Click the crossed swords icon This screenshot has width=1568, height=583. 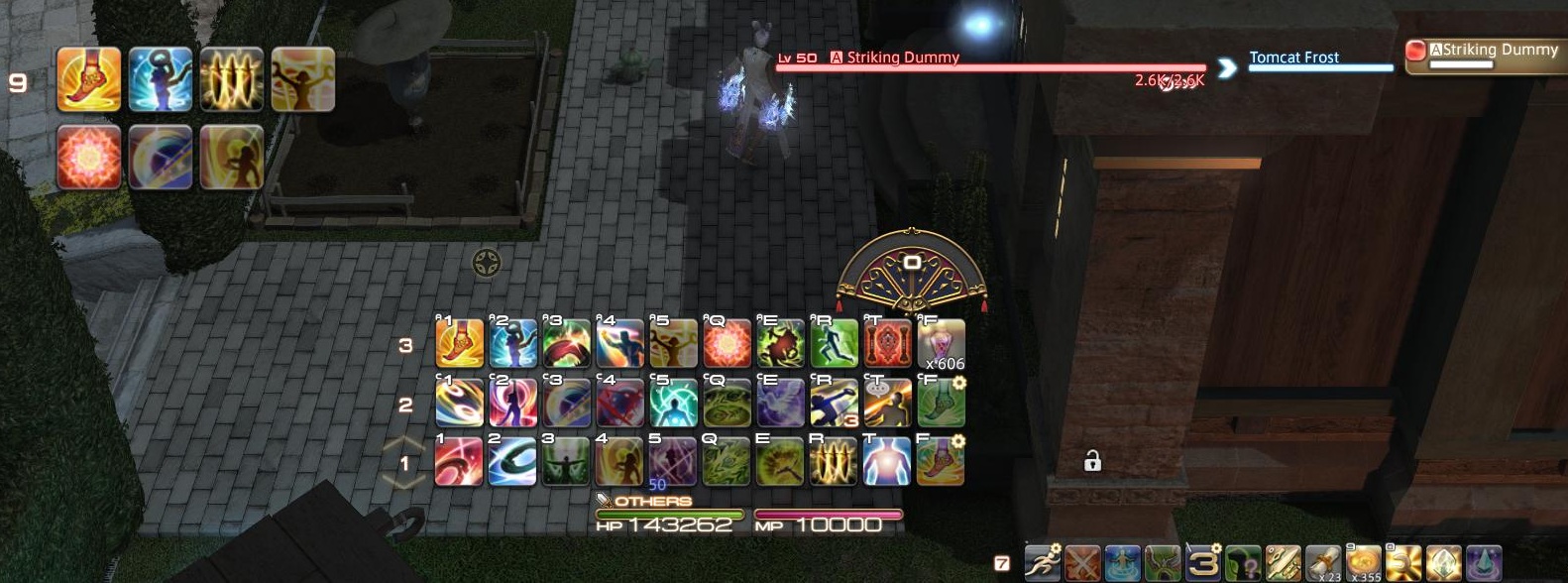pos(1082,563)
